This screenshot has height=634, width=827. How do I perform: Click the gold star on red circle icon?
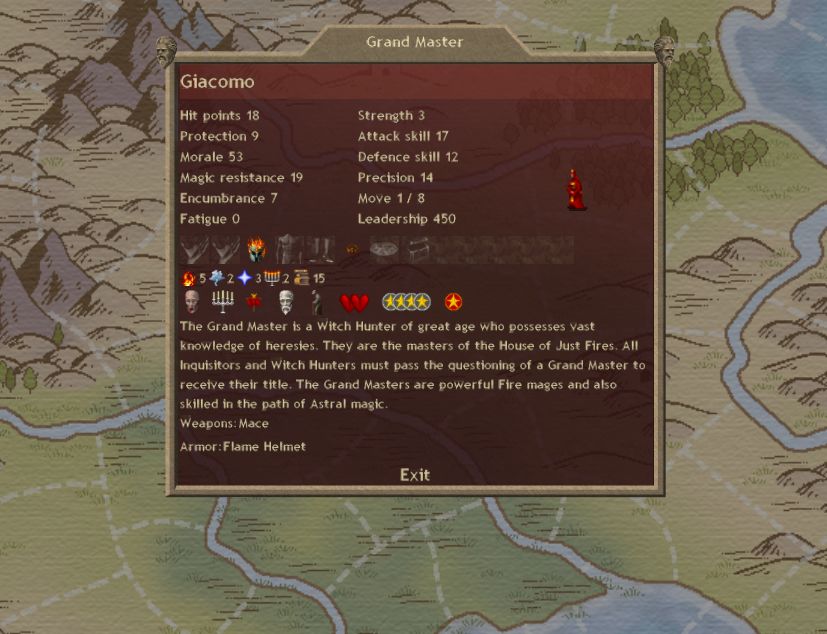454,301
